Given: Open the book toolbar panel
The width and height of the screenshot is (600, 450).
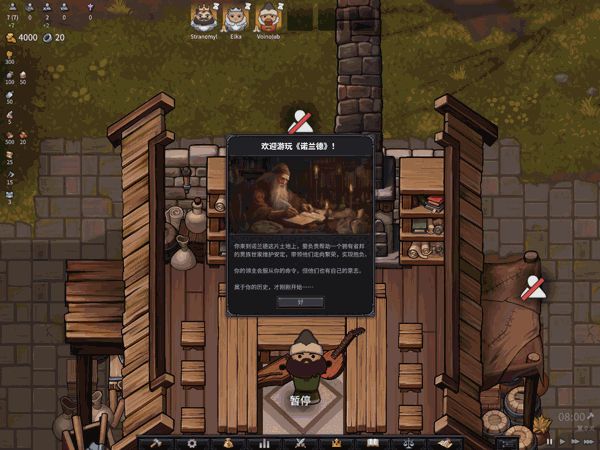Looking at the screenshot, I should click(x=372, y=443).
